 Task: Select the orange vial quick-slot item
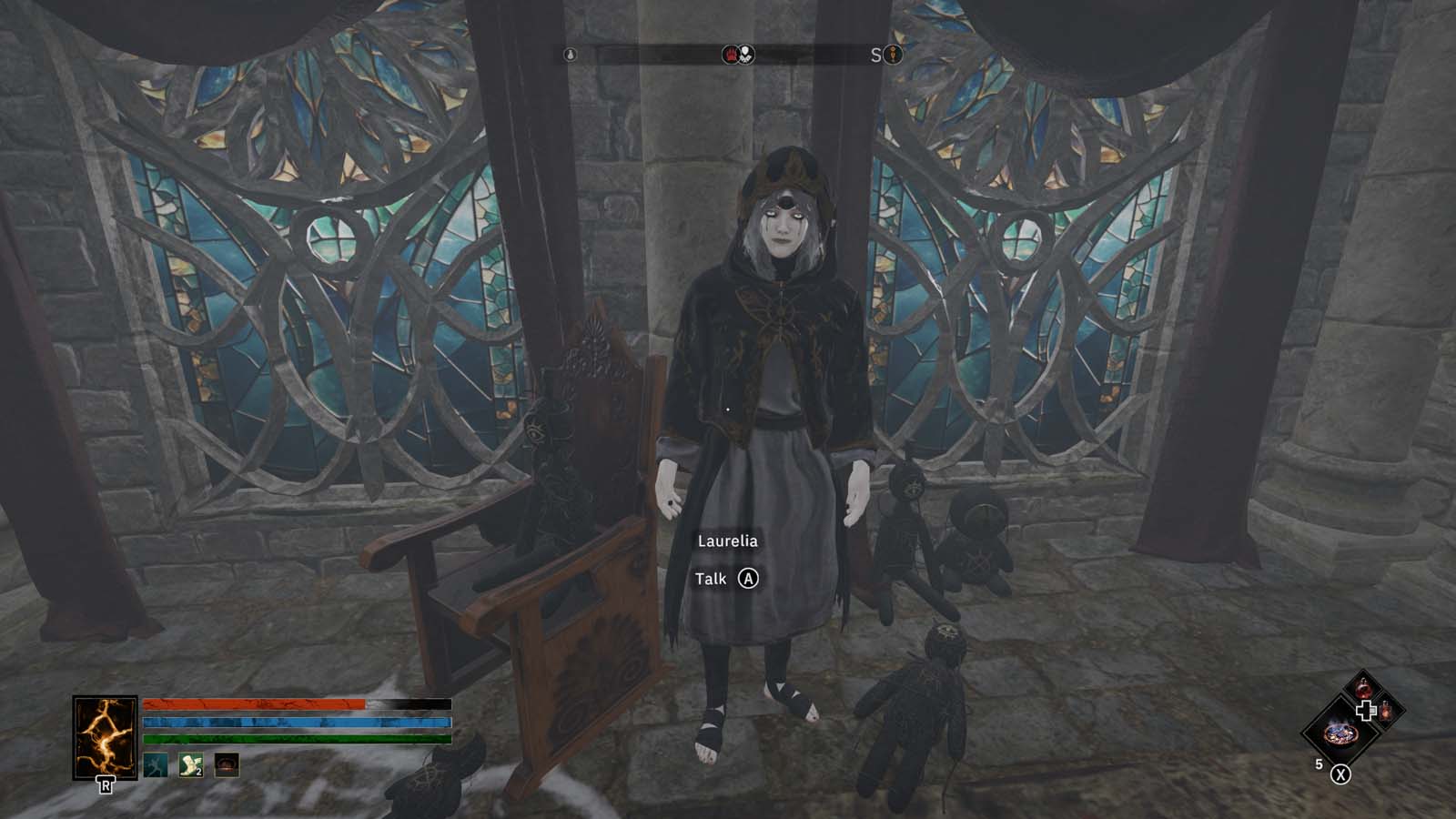point(1386,712)
